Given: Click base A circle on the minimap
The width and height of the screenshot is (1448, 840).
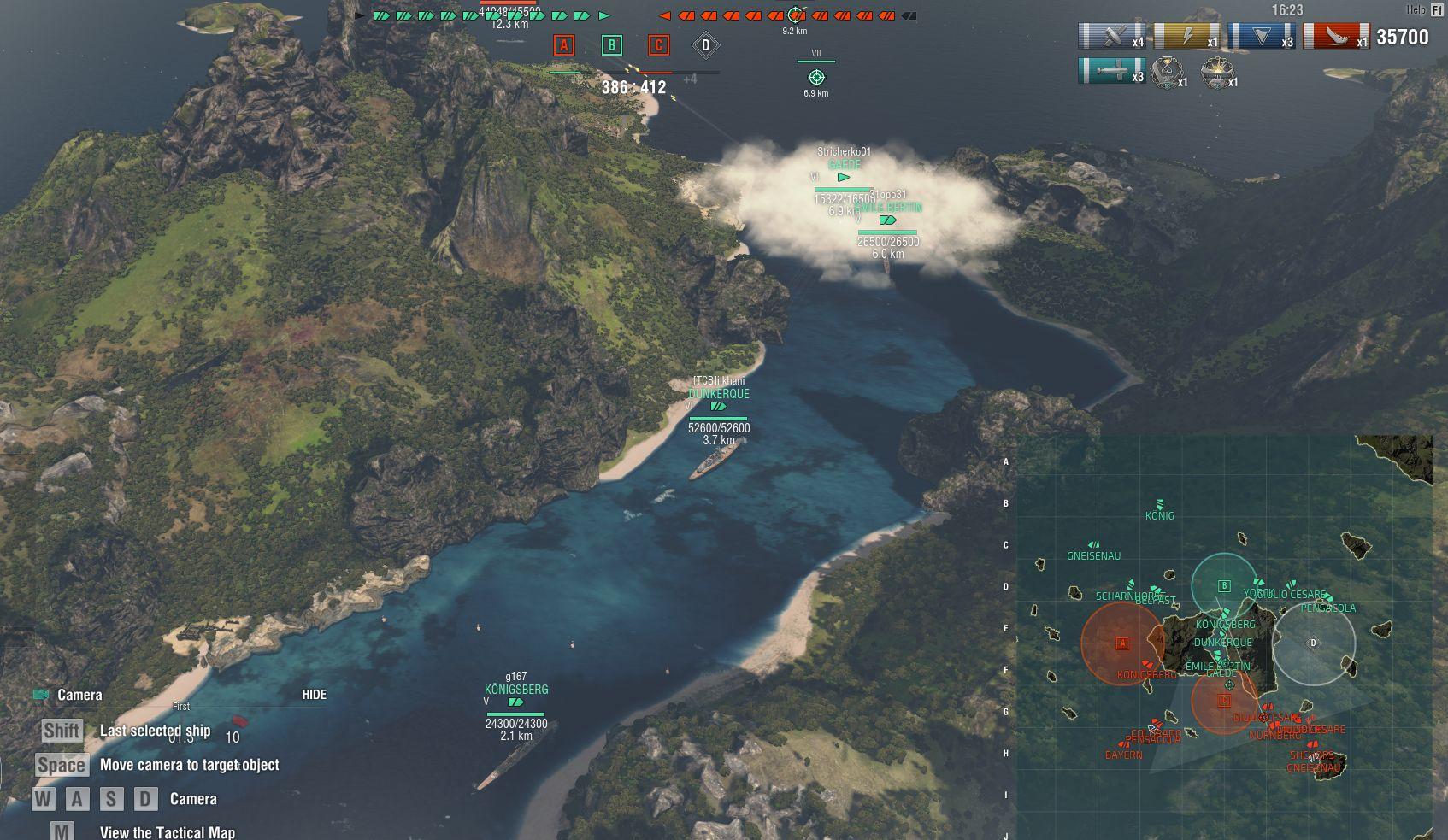Looking at the screenshot, I should (x=1122, y=643).
